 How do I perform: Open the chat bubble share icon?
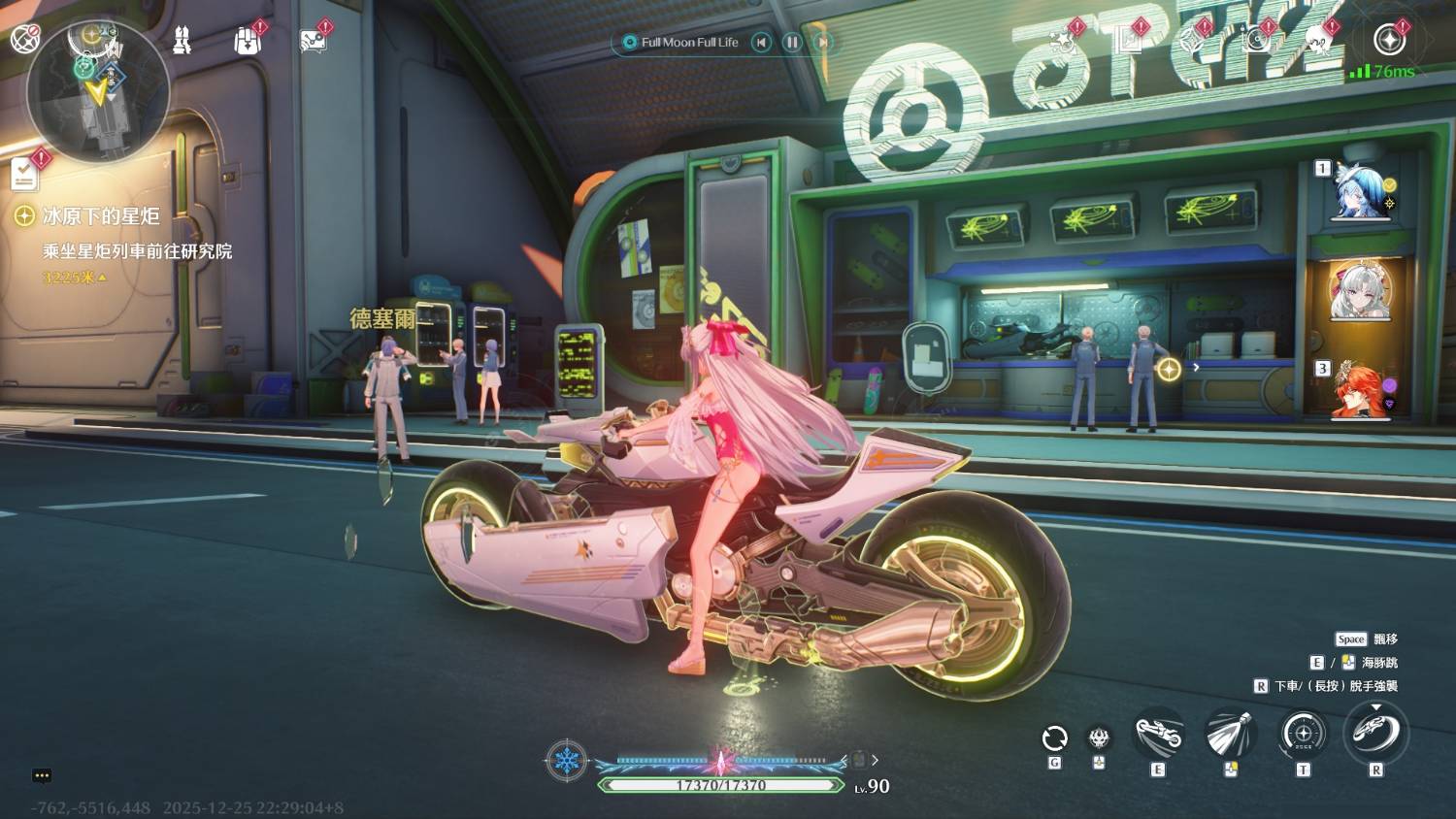(313, 41)
